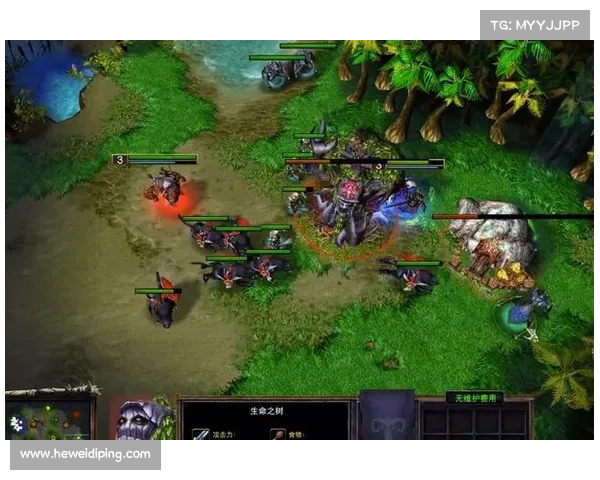Click the TG: MYYJJPP overlay label
Viewport: 600px width, 480px height.
point(535,24)
